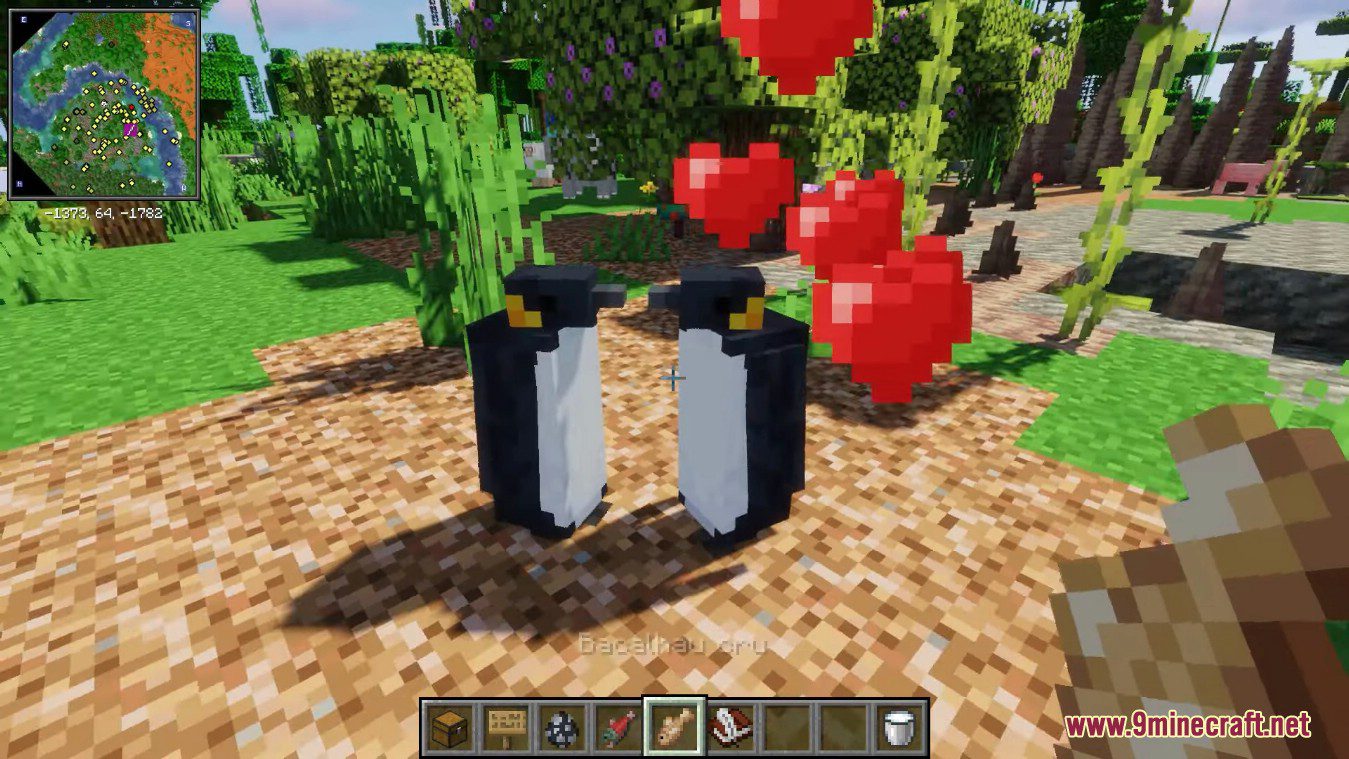Viewport: 1349px width, 759px height.
Task: Click the red waypoint dot on the minimap
Action: [131, 107]
